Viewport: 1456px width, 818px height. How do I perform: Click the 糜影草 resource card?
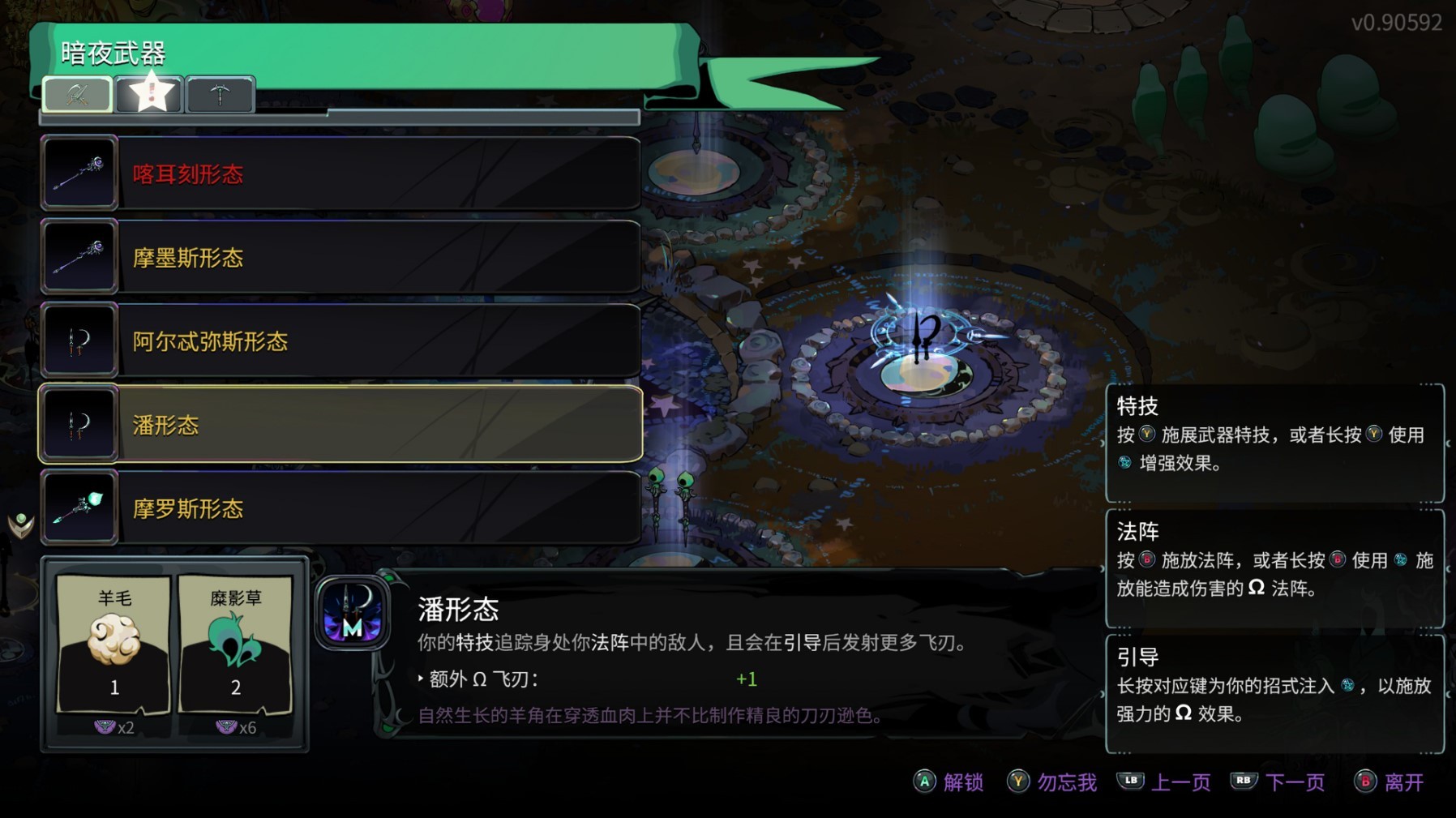tap(235, 645)
